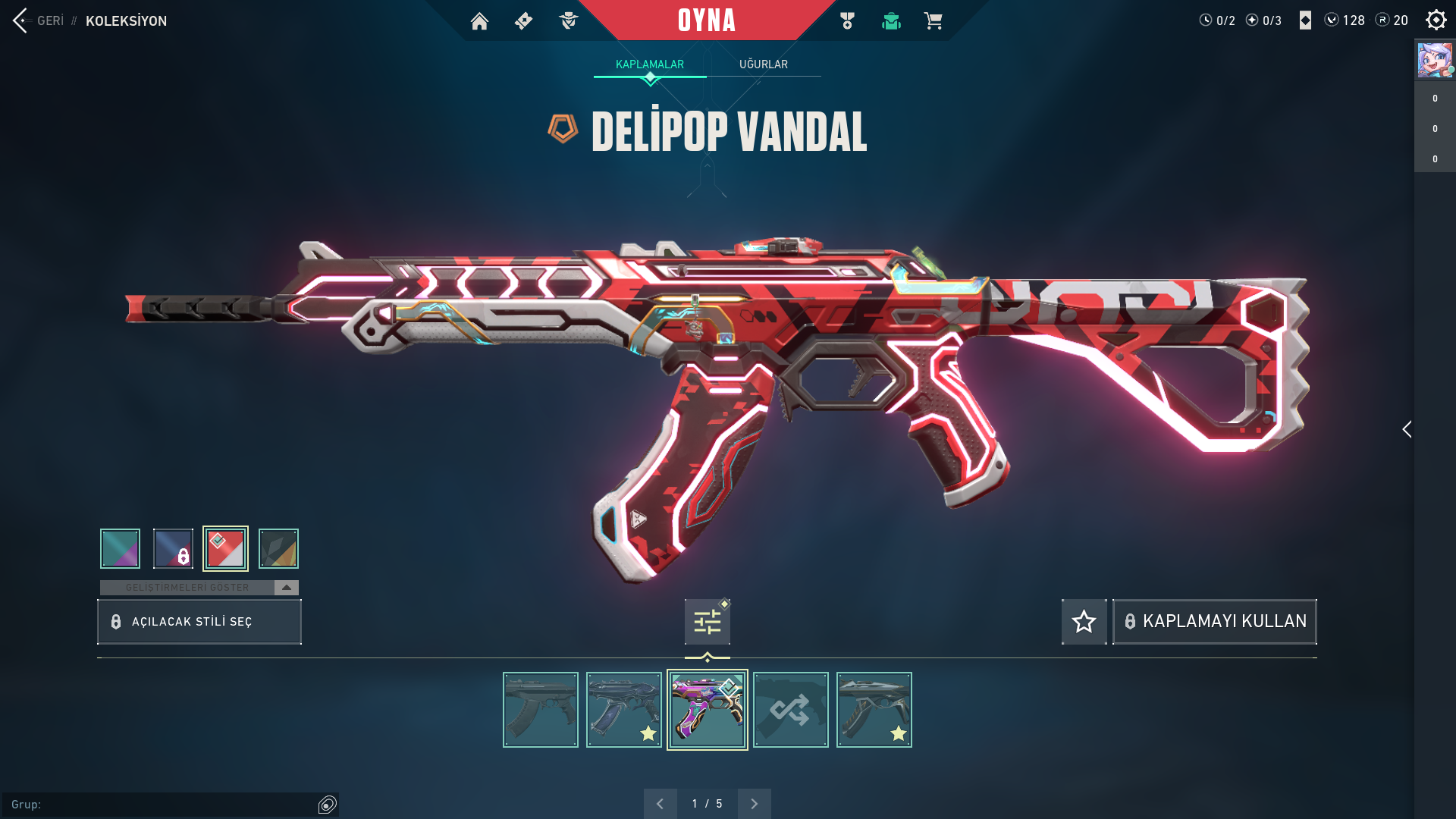Open the settings gear
This screenshot has height=819, width=1456.
(1436, 20)
